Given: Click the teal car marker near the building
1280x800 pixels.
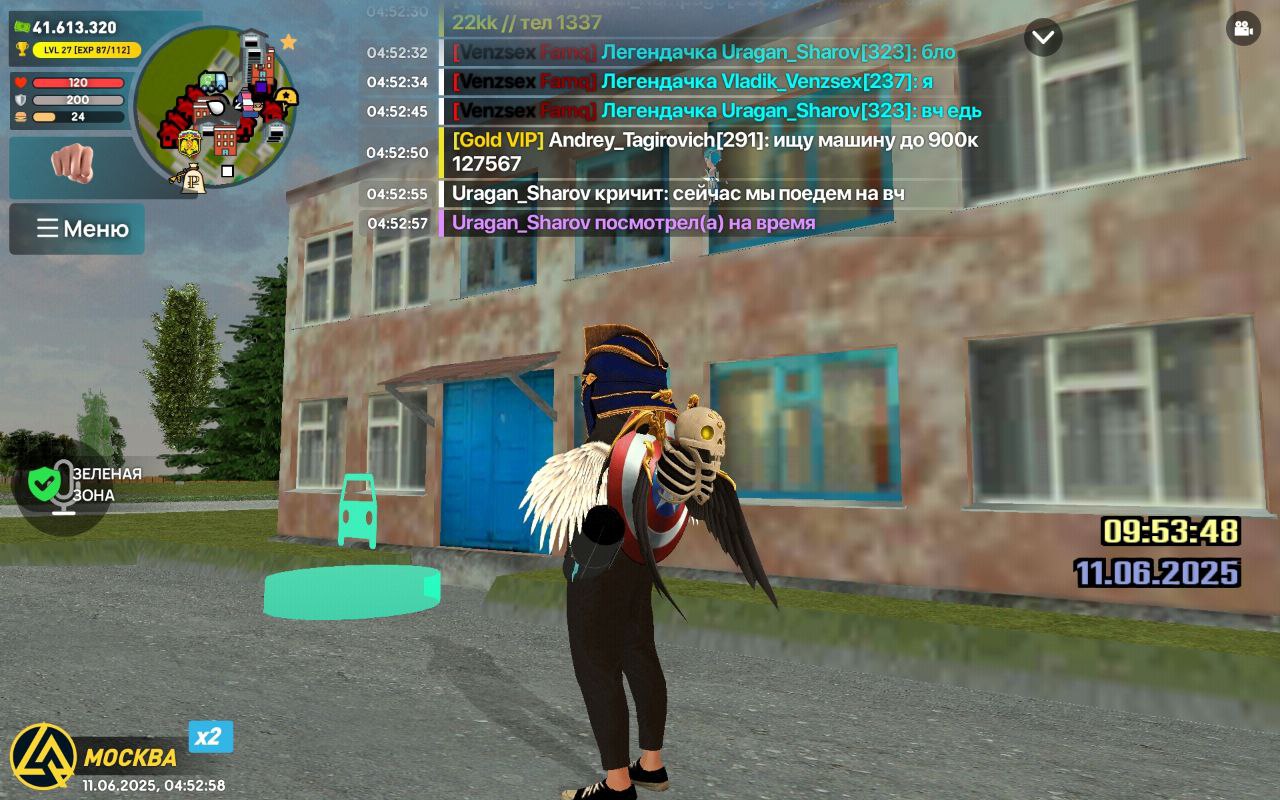Looking at the screenshot, I should [356, 512].
